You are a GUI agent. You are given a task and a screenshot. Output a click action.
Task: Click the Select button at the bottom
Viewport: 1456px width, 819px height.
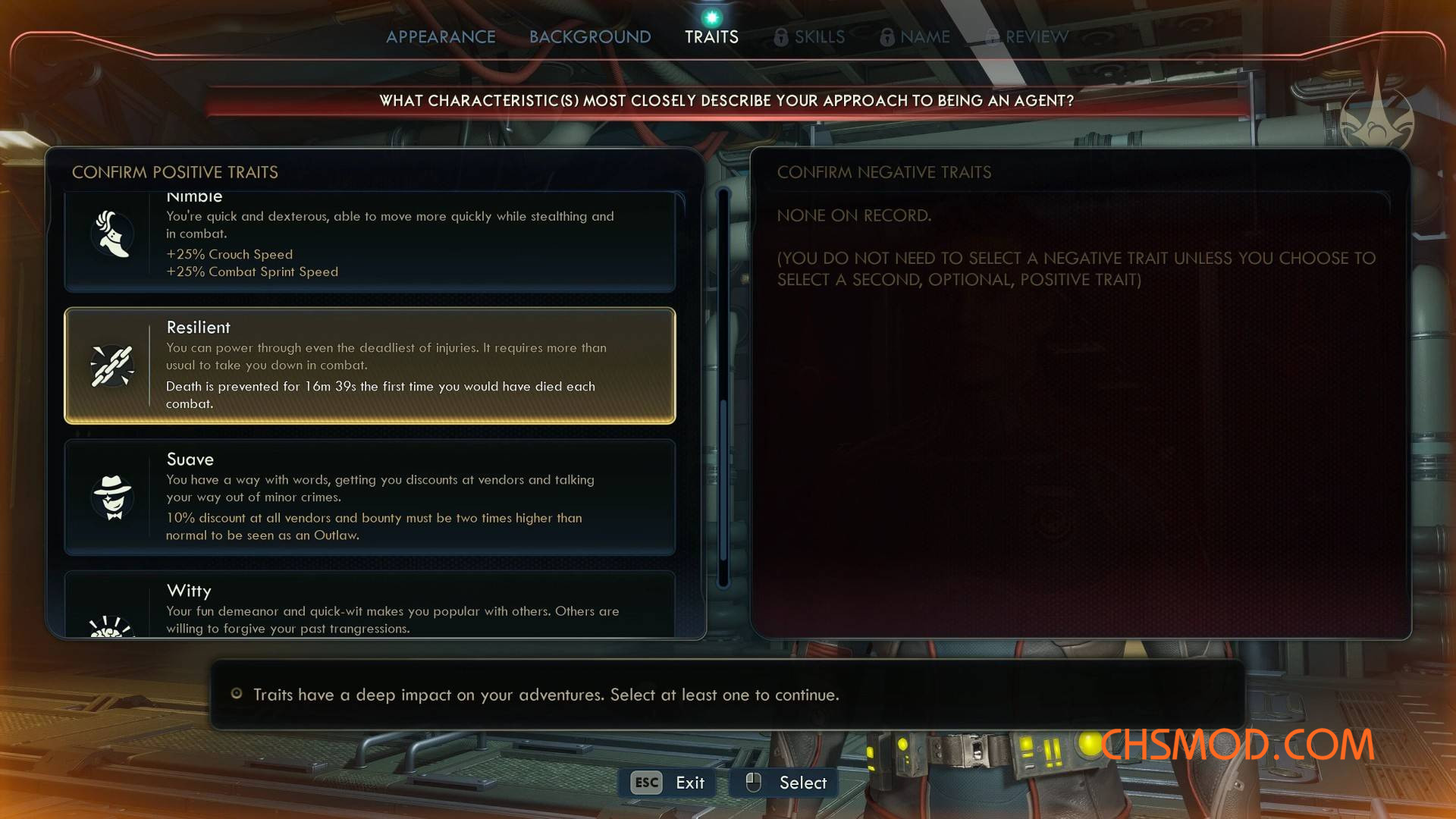pos(786,783)
